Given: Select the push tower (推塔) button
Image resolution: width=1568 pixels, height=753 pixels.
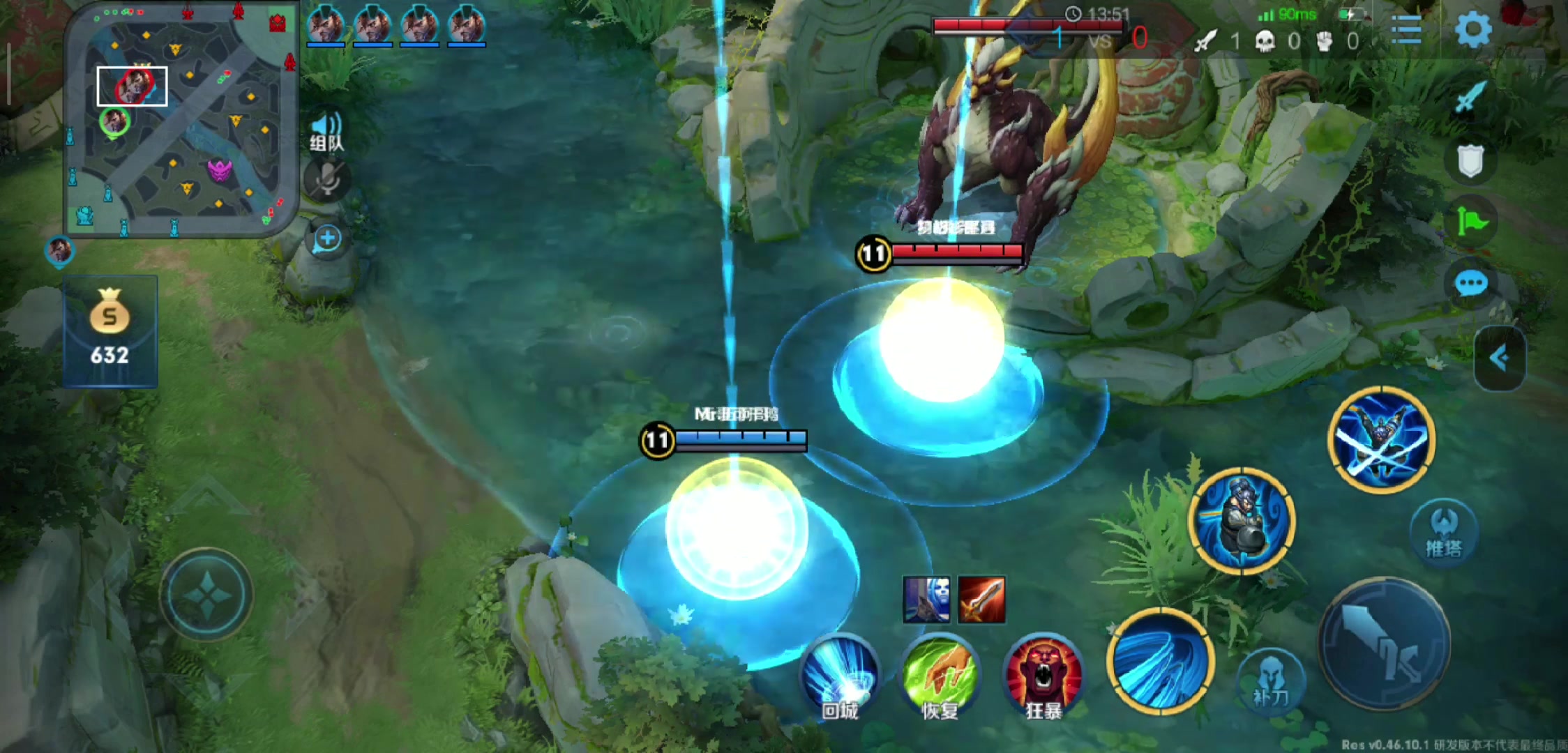Looking at the screenshot, I should point(1443,530).
